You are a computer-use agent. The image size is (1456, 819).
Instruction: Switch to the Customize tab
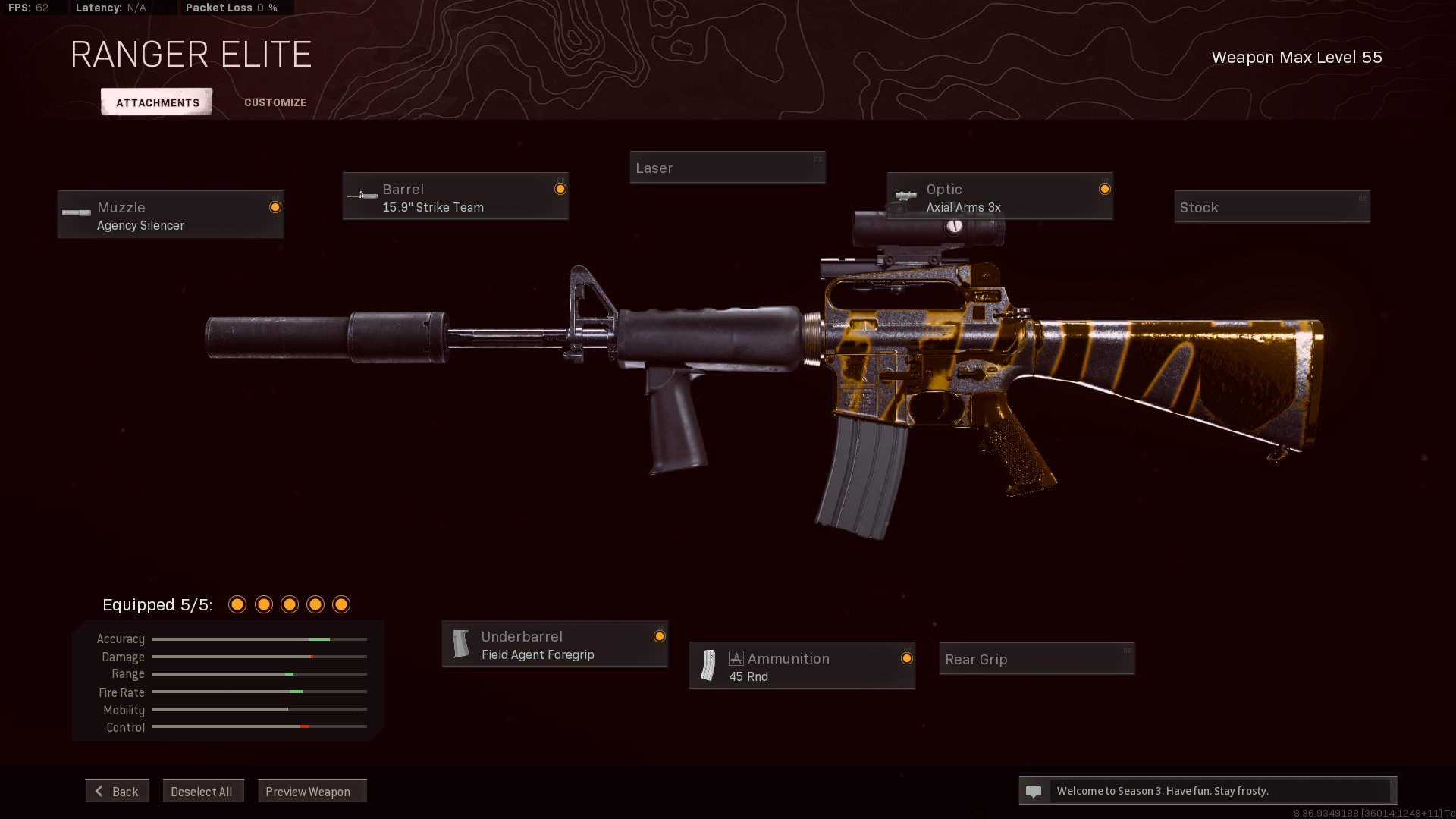(275, 102)
